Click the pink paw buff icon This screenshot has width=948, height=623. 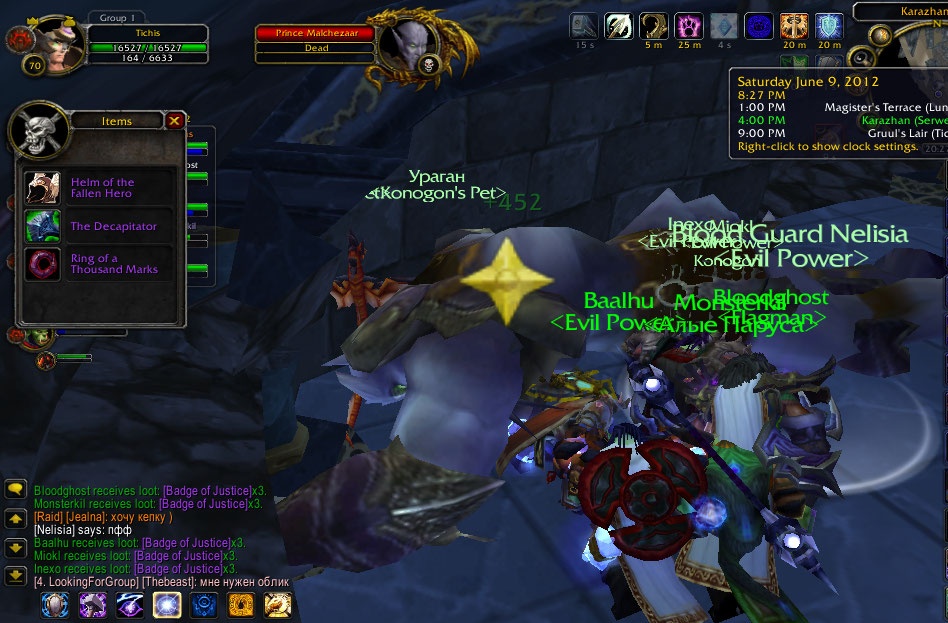[689, 26]
